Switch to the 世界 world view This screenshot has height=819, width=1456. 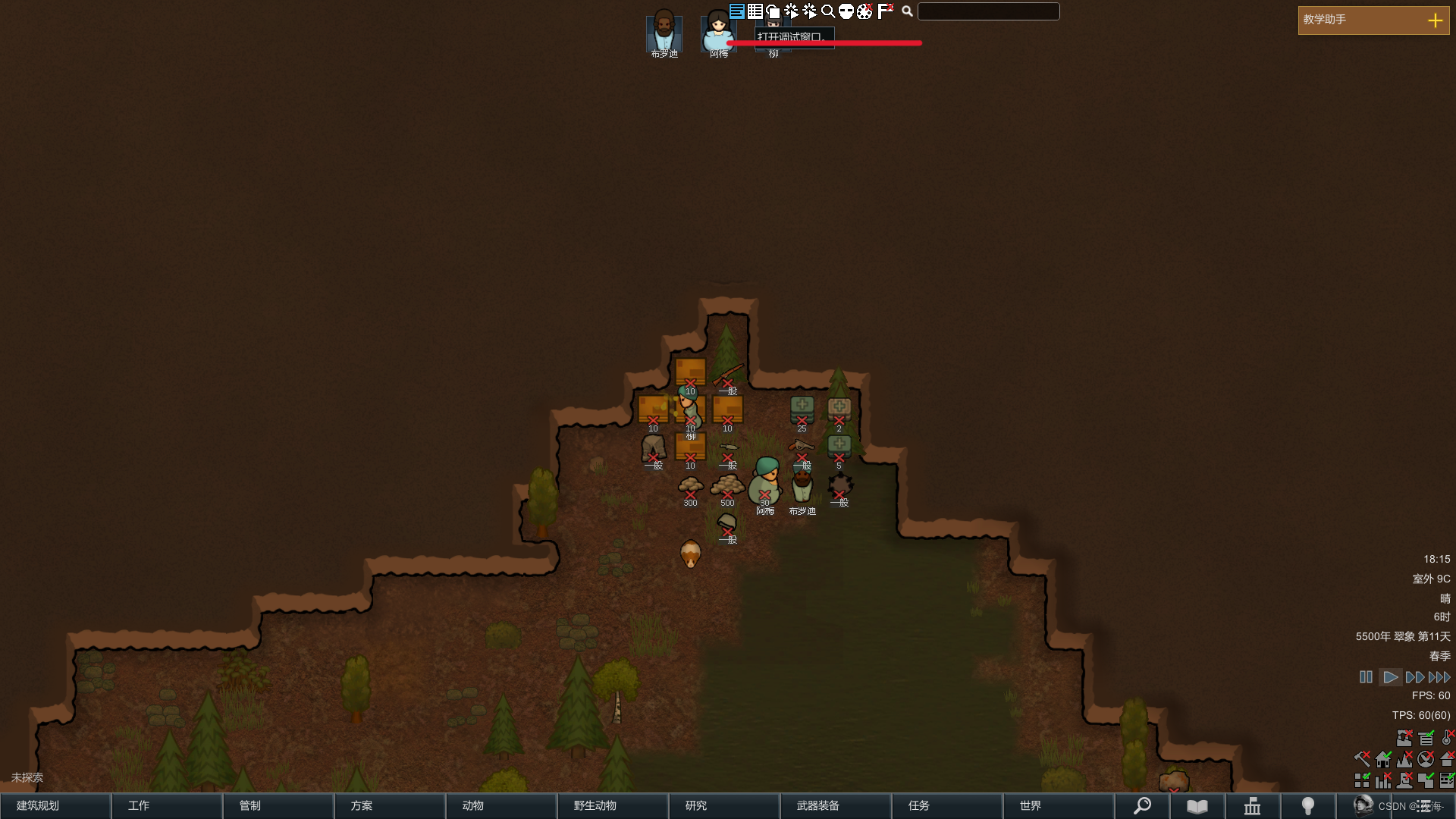pos(1059,805)
